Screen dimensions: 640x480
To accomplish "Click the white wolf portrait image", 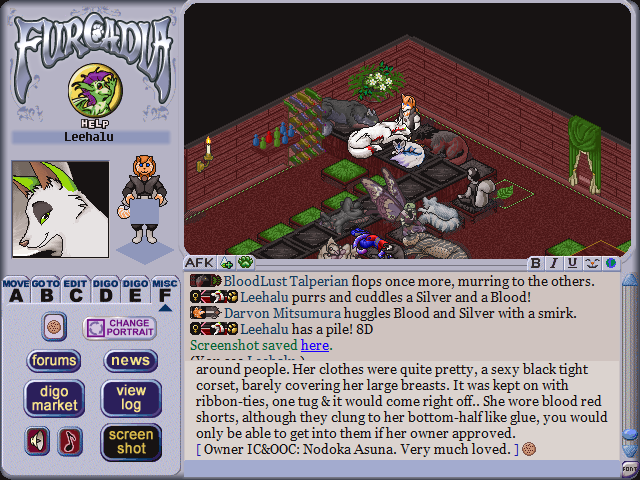I will coord(59,209).
